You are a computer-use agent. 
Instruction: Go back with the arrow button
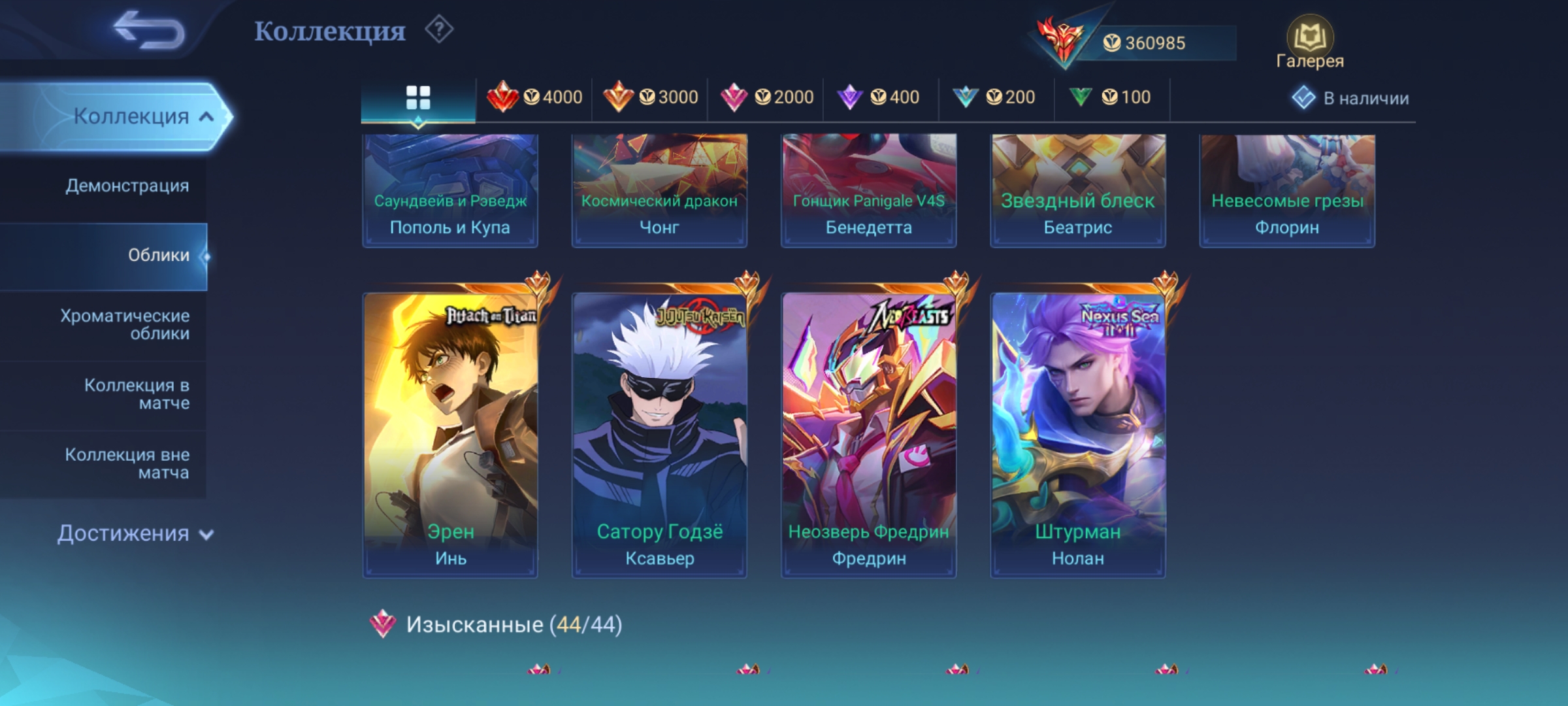pyautogui.click(x=149, y=30)
